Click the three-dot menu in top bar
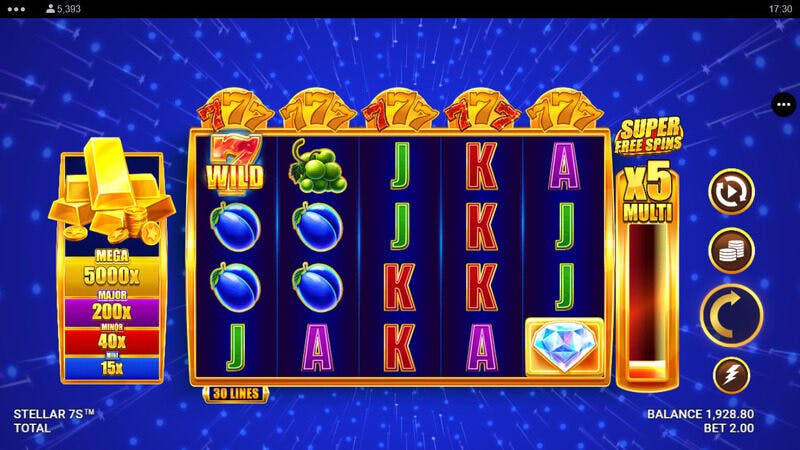Image resolution: width=800 pixels, height=450 pixels. coord(18,8)
